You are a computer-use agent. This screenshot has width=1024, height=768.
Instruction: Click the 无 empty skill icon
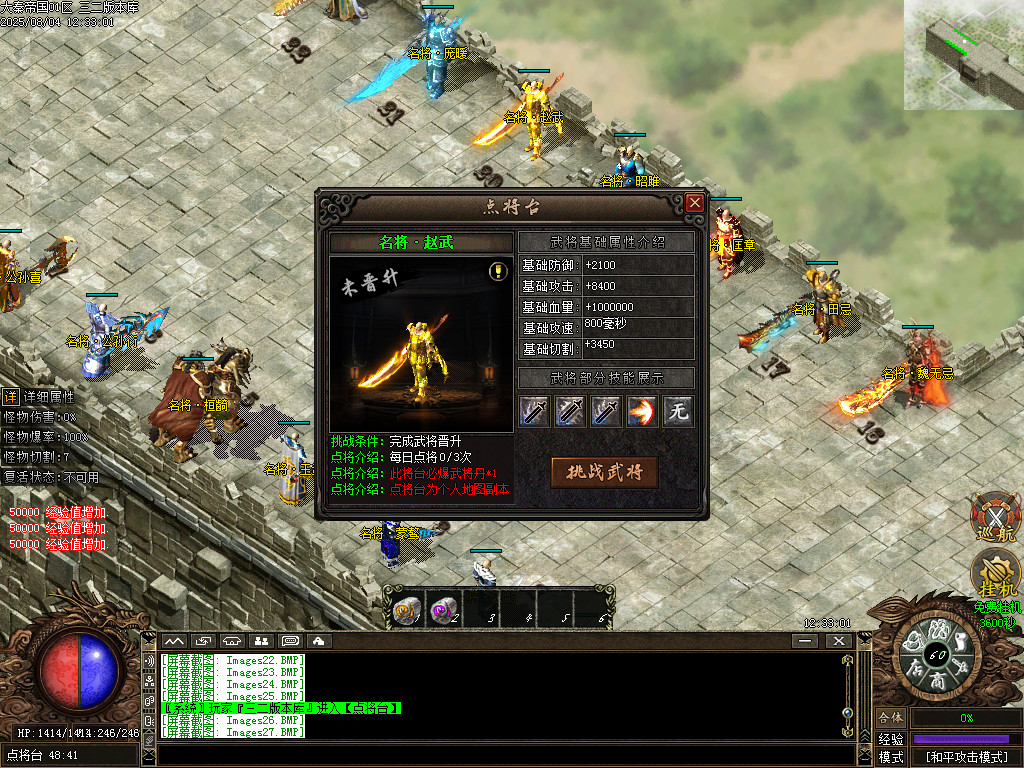pyautogui.click(x=678, y=411)
